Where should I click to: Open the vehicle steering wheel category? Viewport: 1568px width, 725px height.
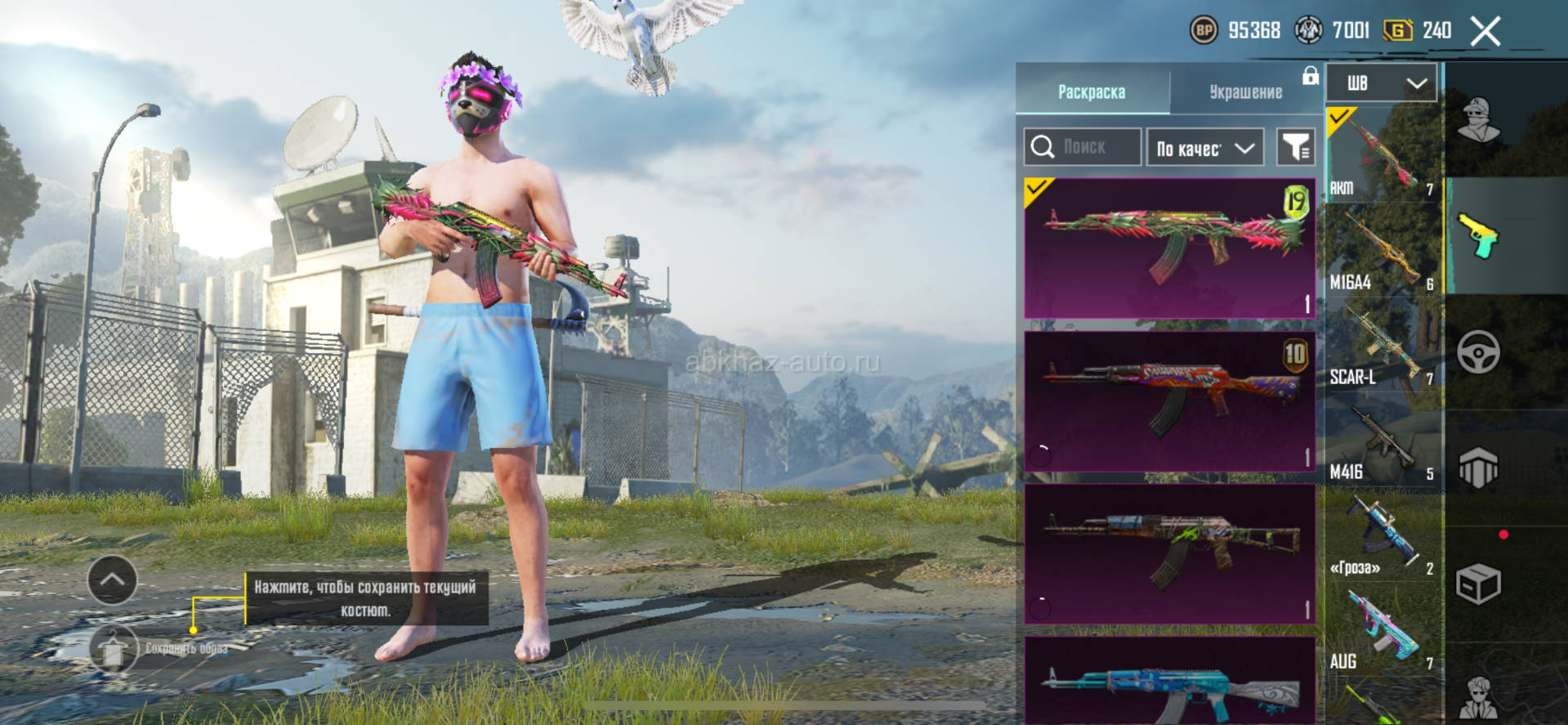point(1478,352)
